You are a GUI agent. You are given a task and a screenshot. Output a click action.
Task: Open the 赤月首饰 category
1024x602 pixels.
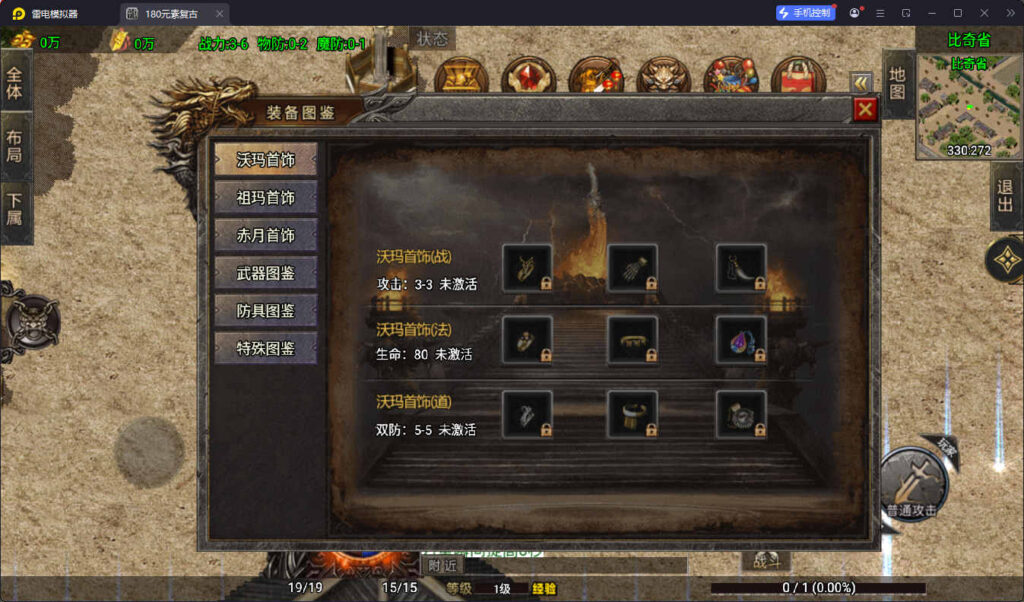click(x=266, y=235)
